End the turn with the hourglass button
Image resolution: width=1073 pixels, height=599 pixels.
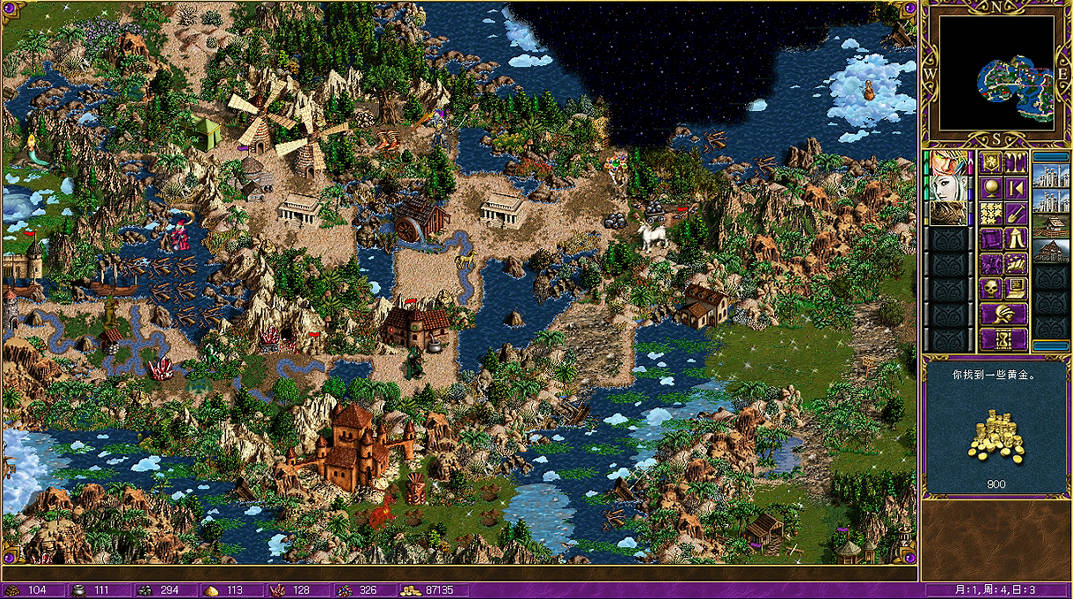1004,339
